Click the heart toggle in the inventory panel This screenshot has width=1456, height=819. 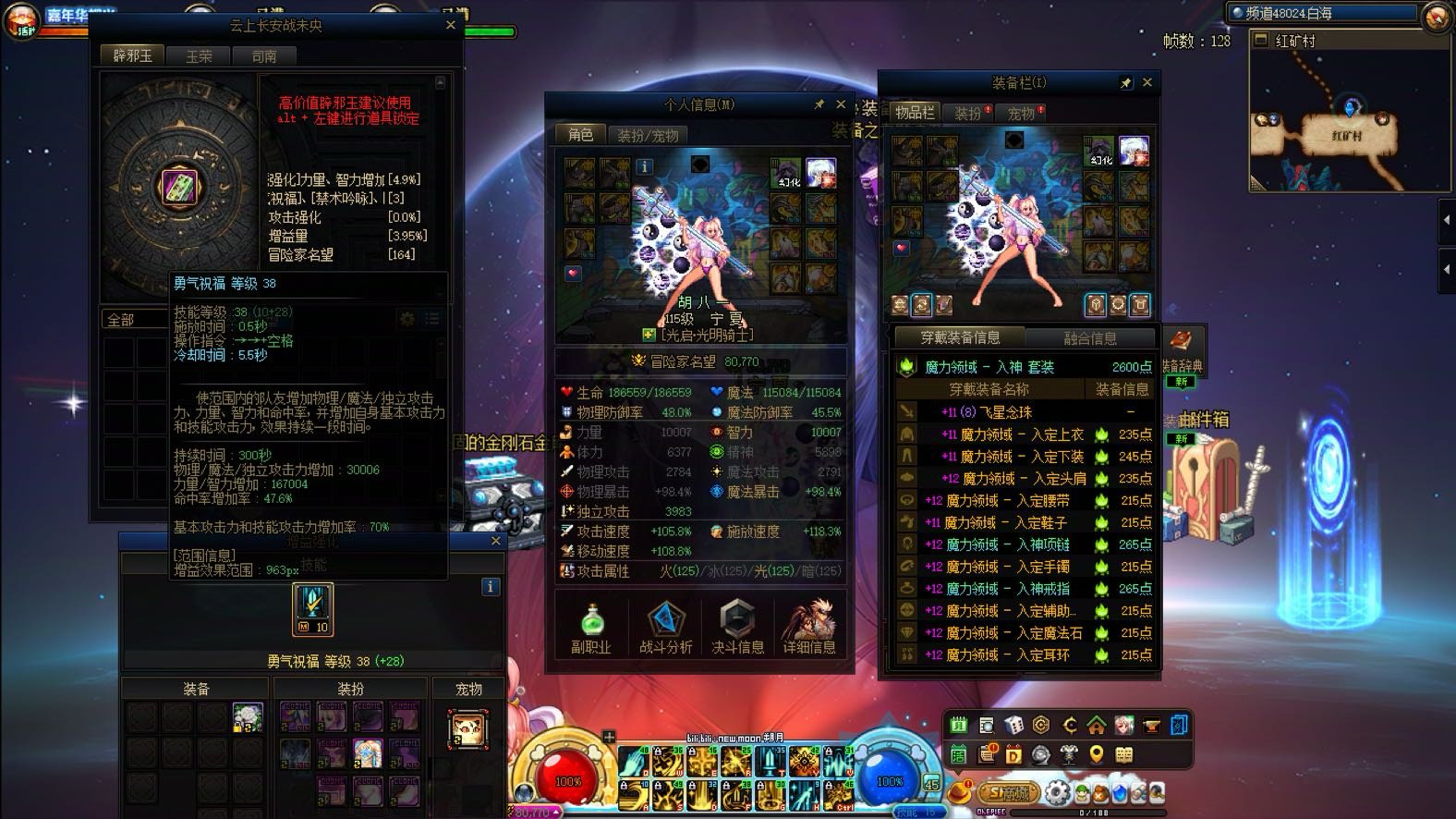click(x=901, y=248)
